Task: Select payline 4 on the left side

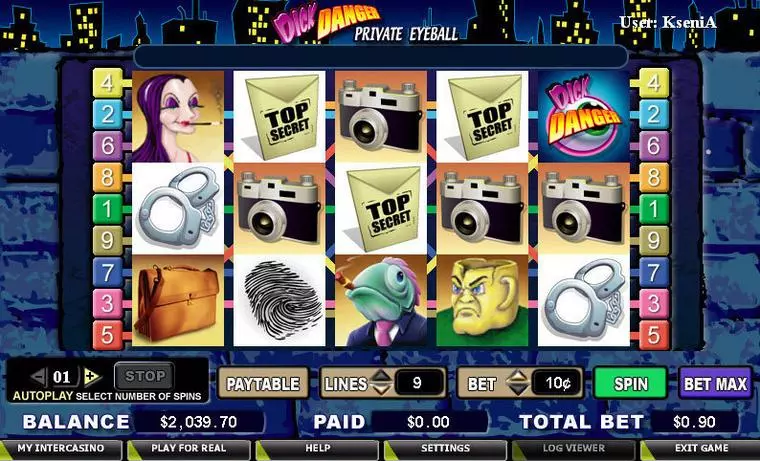Action: click(107, 83)
